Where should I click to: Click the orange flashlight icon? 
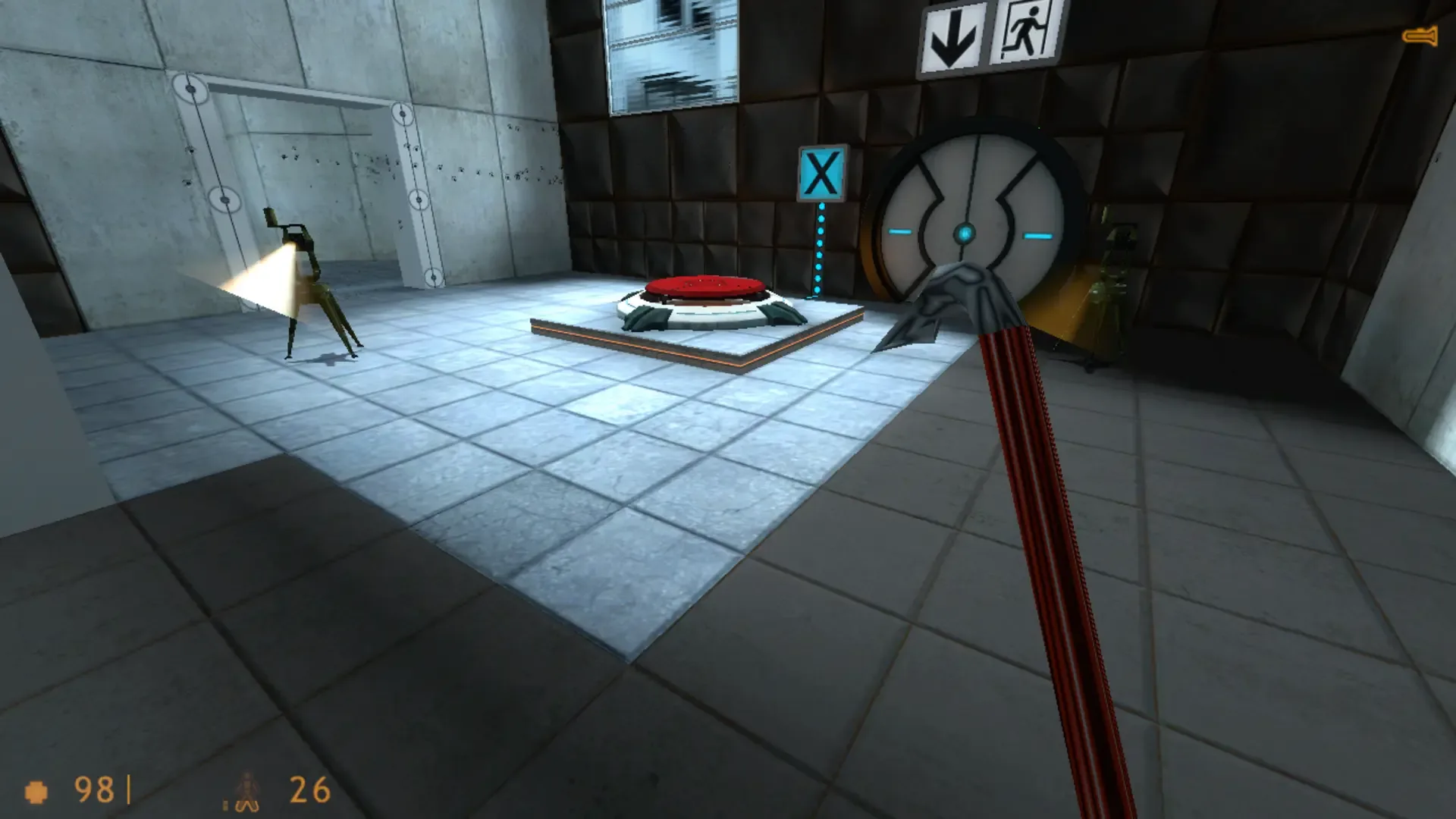pyautogui.click(x=1421, y=33)
